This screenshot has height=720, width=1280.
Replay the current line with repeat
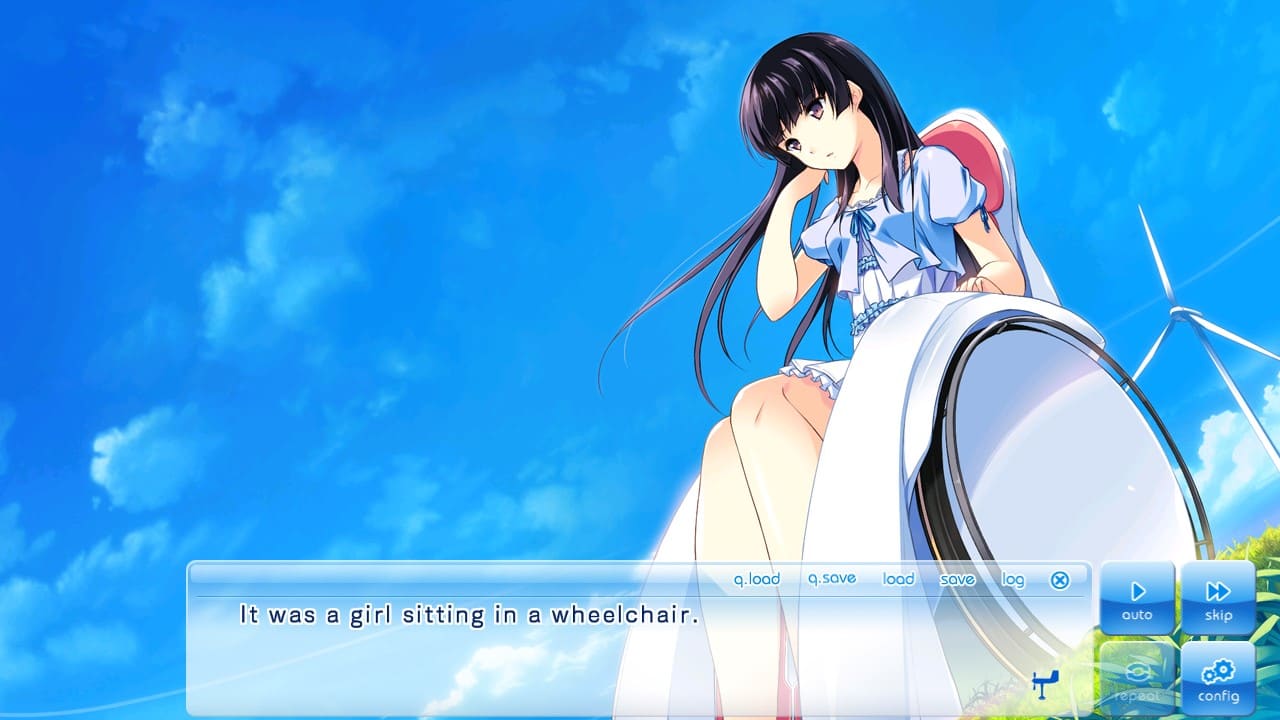1137,680
